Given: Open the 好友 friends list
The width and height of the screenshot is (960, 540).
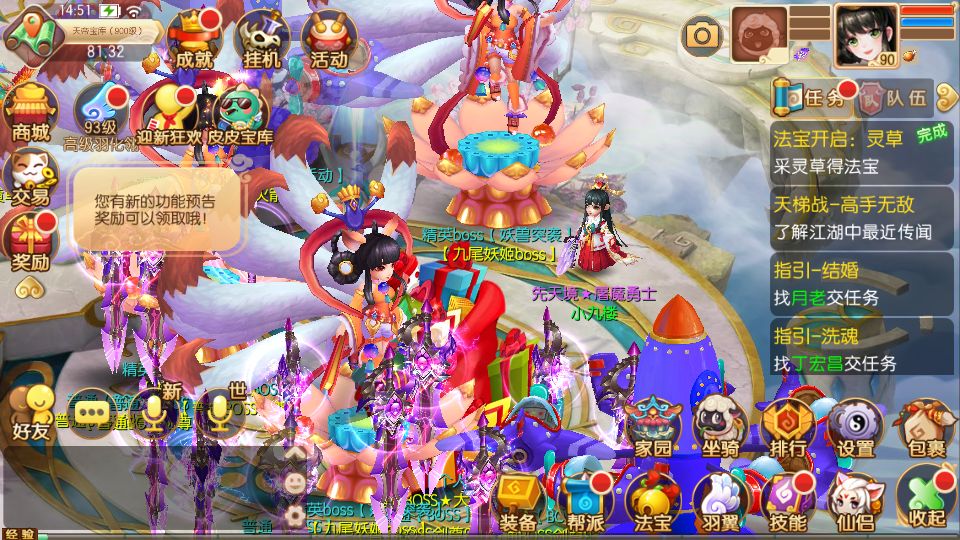Looking at the screenshot, I should tap(31, 413).
